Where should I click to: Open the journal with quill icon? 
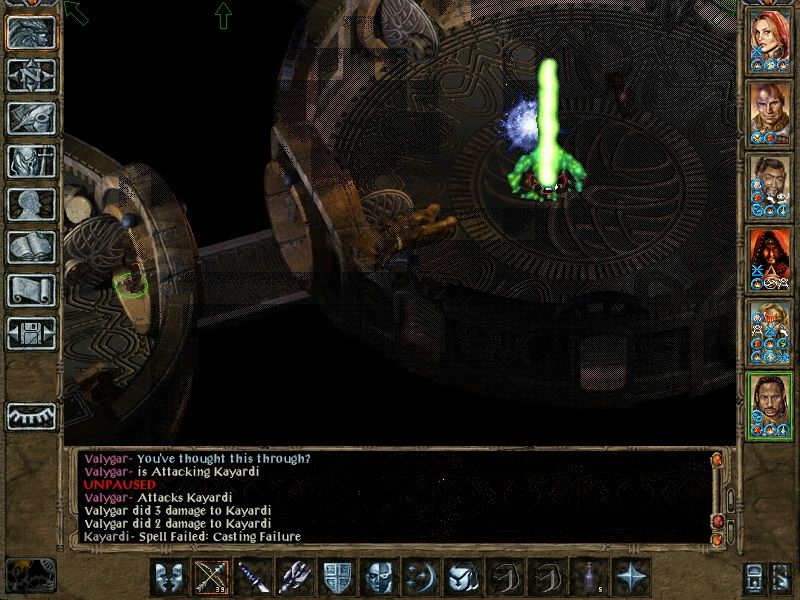(x=31, y=118)
